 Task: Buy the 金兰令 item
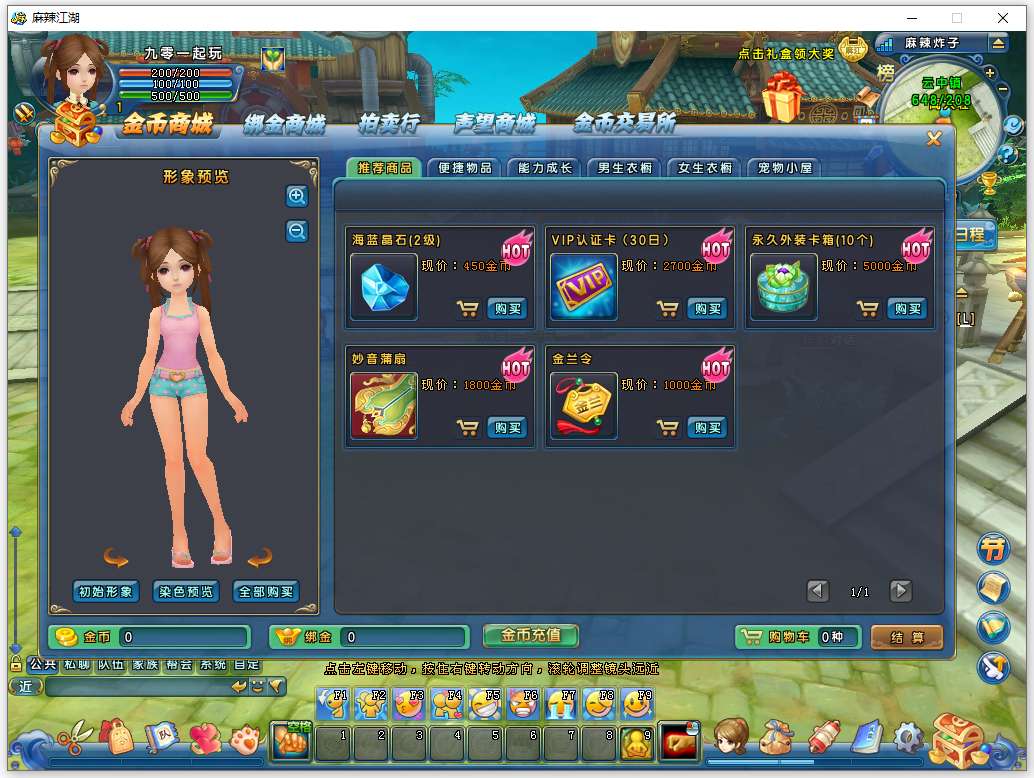707,428
